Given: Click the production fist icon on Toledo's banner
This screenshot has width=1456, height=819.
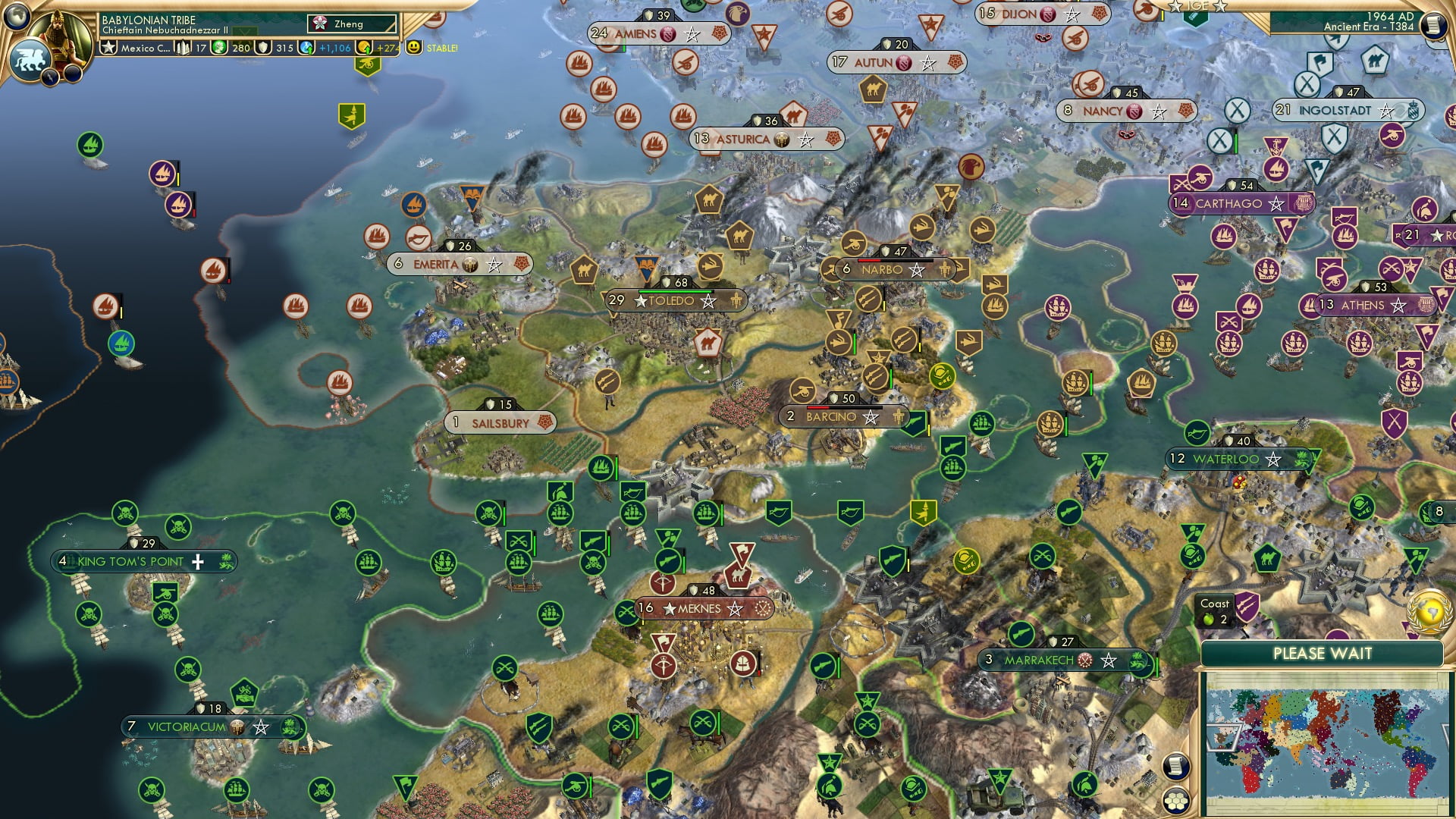Looking at the screenshot, I should pyautogui.click(x=737, y=300).
